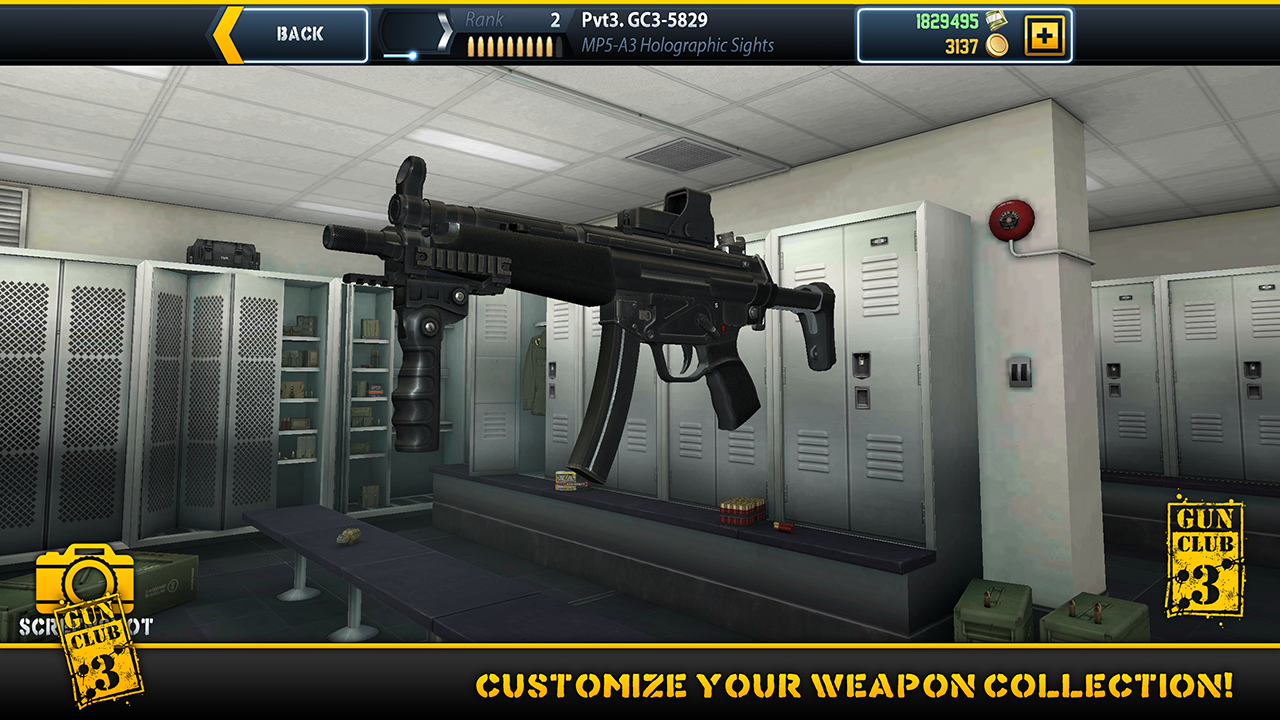The image size is (1280, 720).
Task: Click the Gun Club 3 stamp logo
Action: click(x=1206, y=557)
